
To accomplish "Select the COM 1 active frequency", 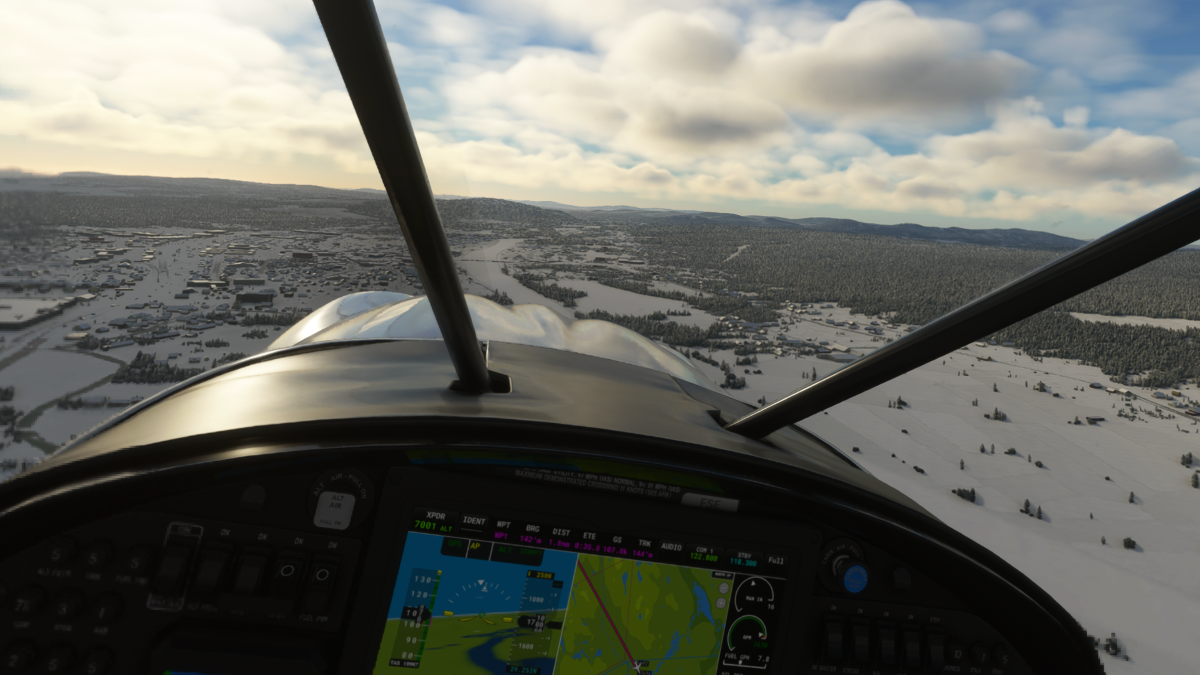I will [705, 554].
